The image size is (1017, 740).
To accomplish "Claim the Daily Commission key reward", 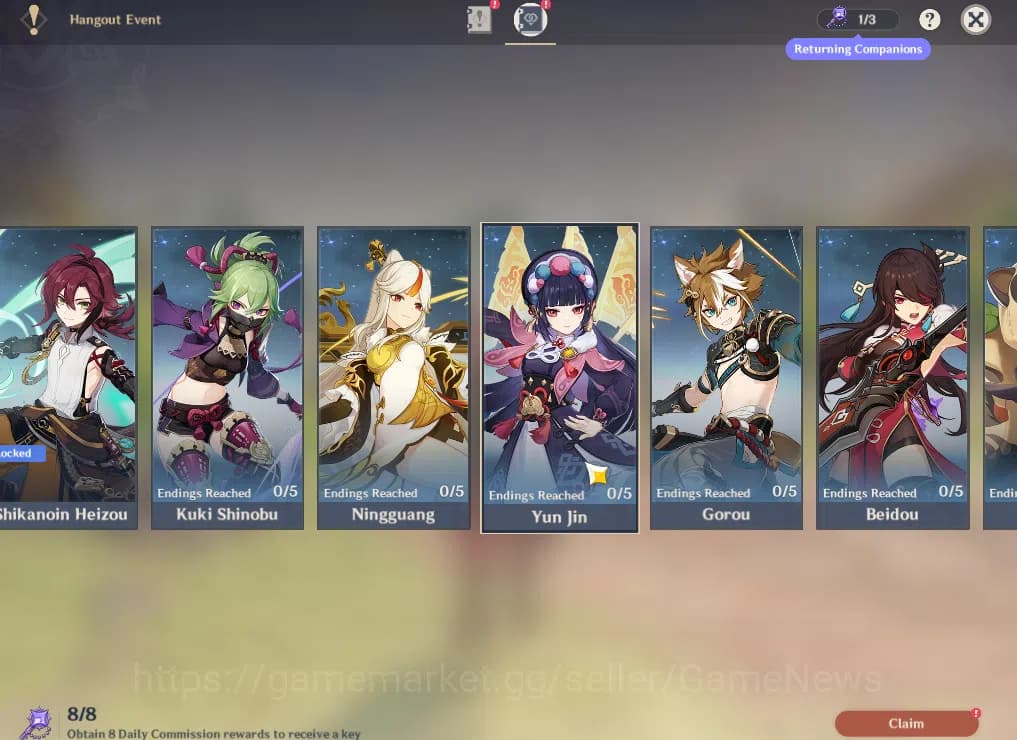I will coord(906,723).
